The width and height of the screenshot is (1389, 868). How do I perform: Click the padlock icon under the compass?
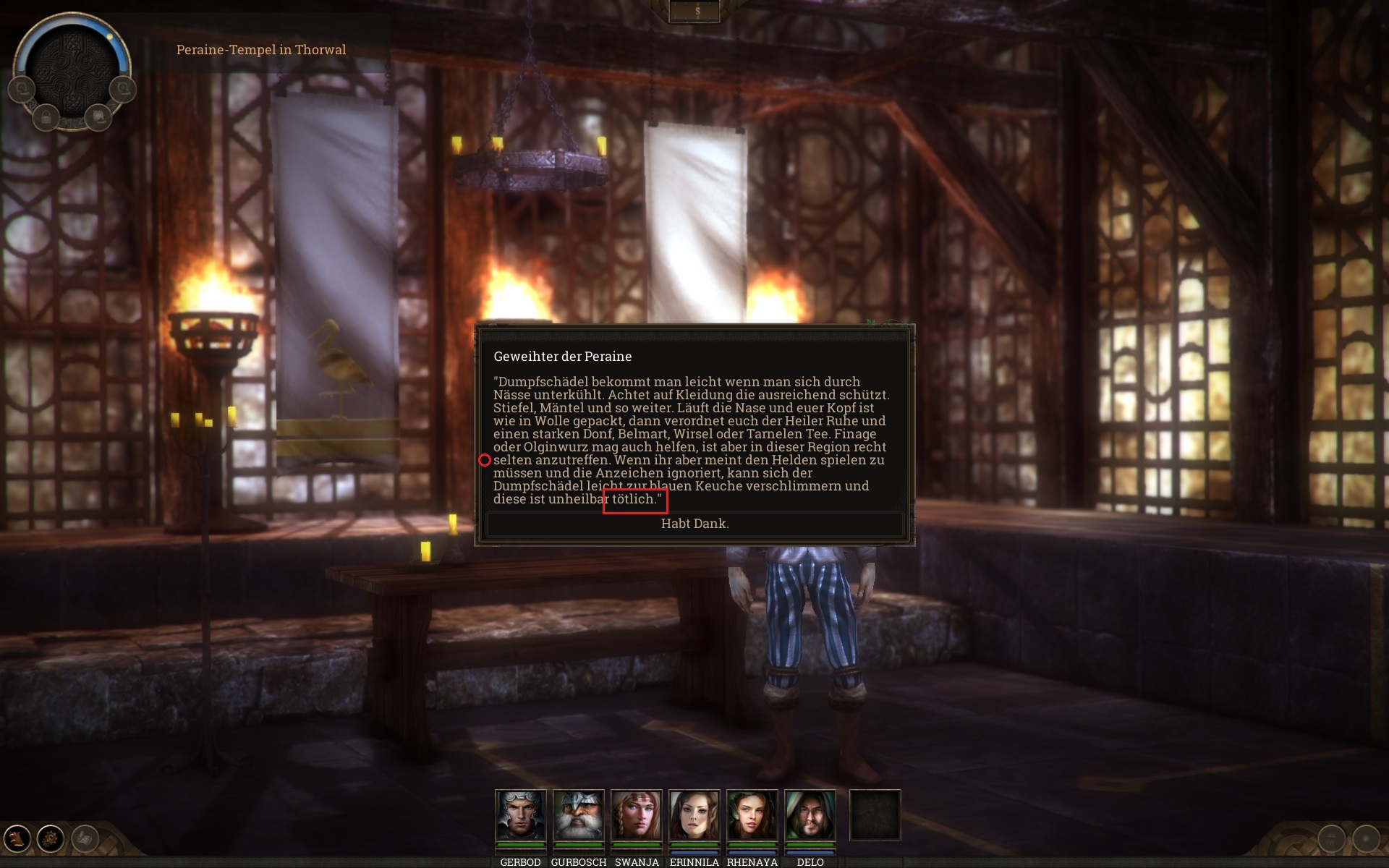click(x=46, y=117)
